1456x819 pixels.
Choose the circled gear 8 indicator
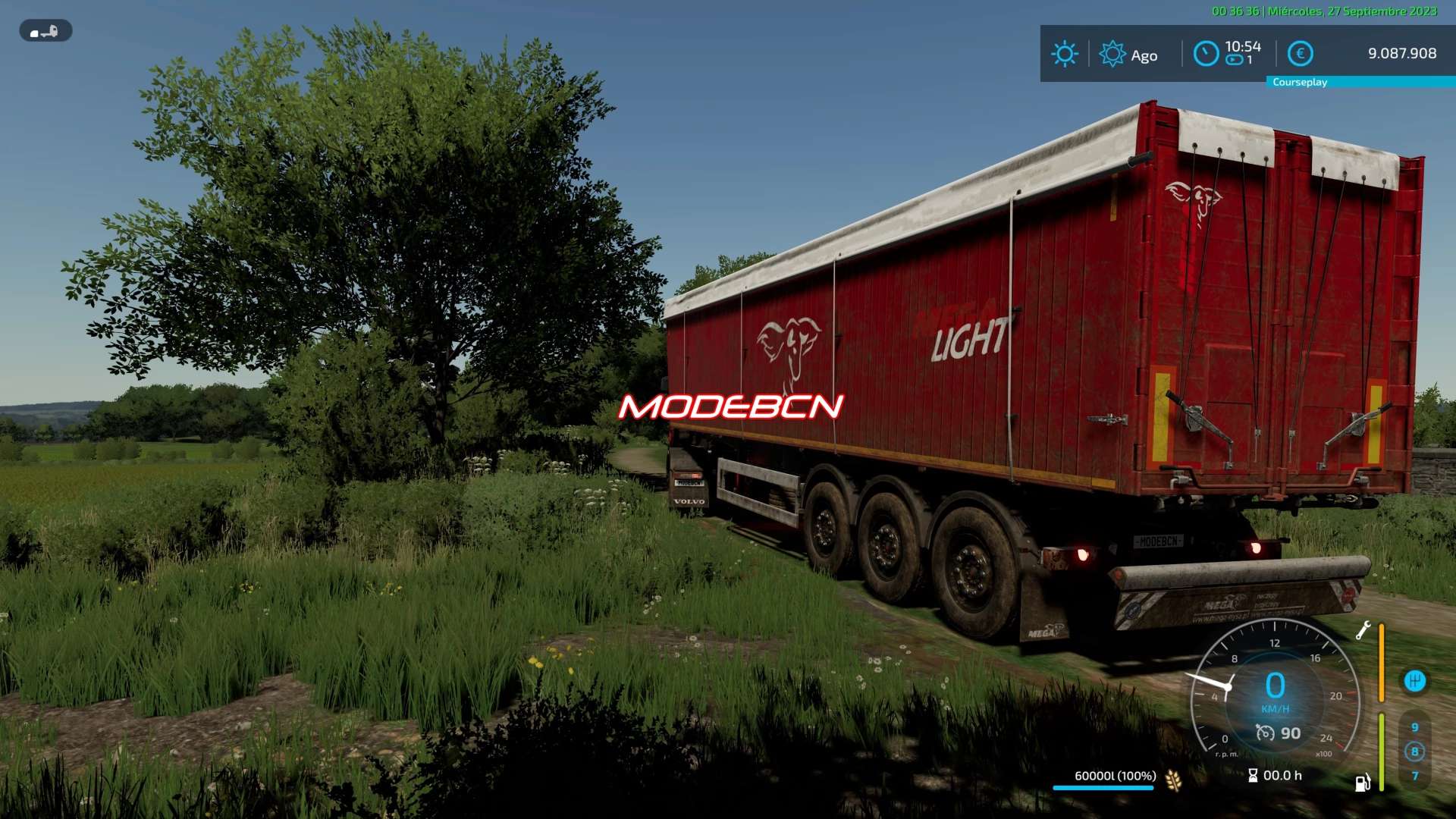[x=1414, y=752]
